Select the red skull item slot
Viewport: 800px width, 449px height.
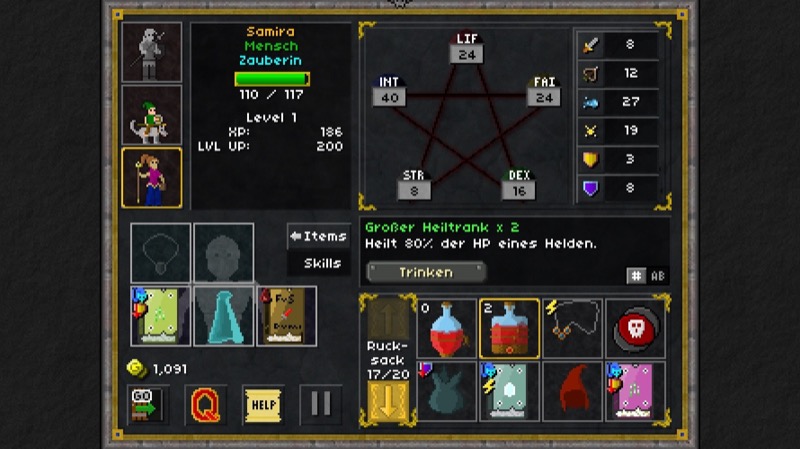[x=634, y=328]
